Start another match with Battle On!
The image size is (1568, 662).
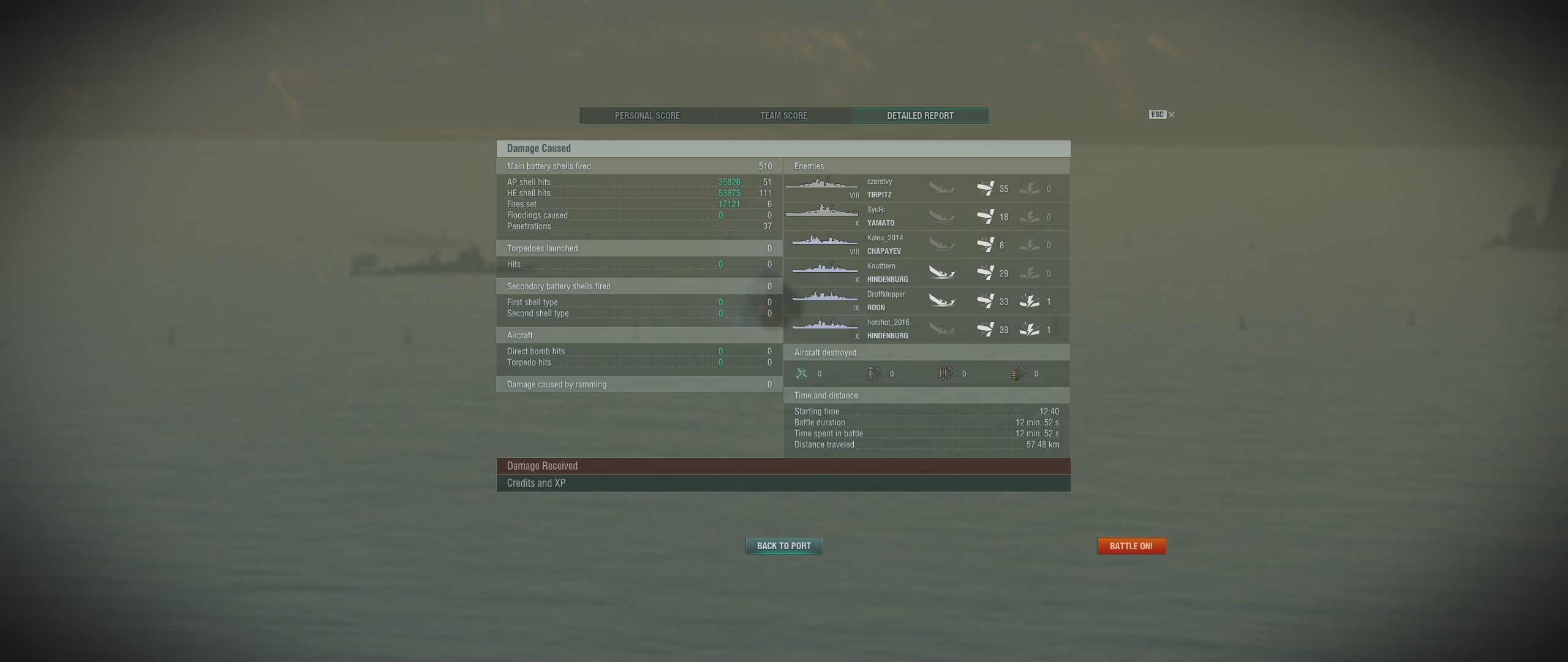(1131, 546)
